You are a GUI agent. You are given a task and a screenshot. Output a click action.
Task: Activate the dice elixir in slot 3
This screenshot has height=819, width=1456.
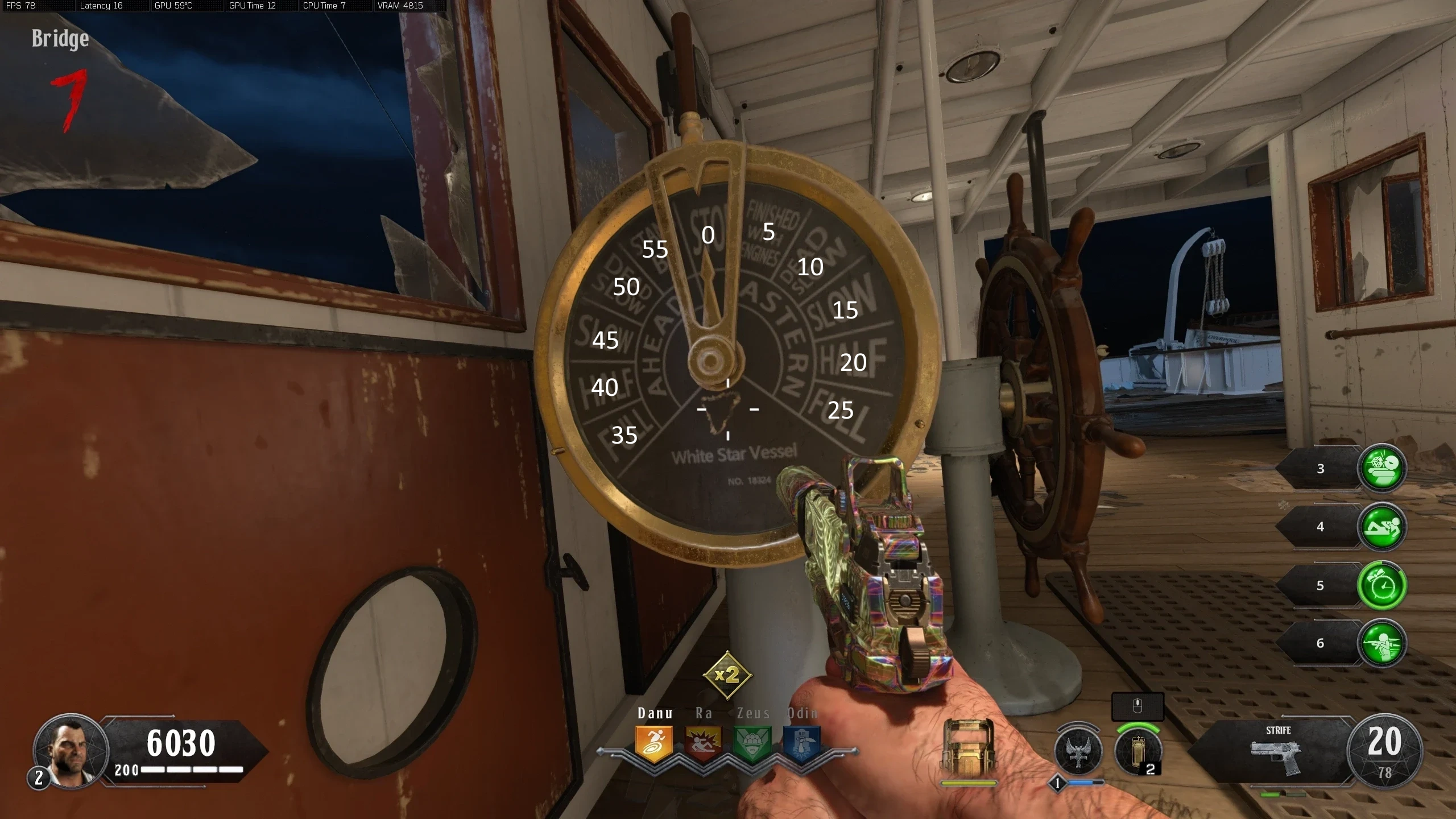pos(1381,468)
